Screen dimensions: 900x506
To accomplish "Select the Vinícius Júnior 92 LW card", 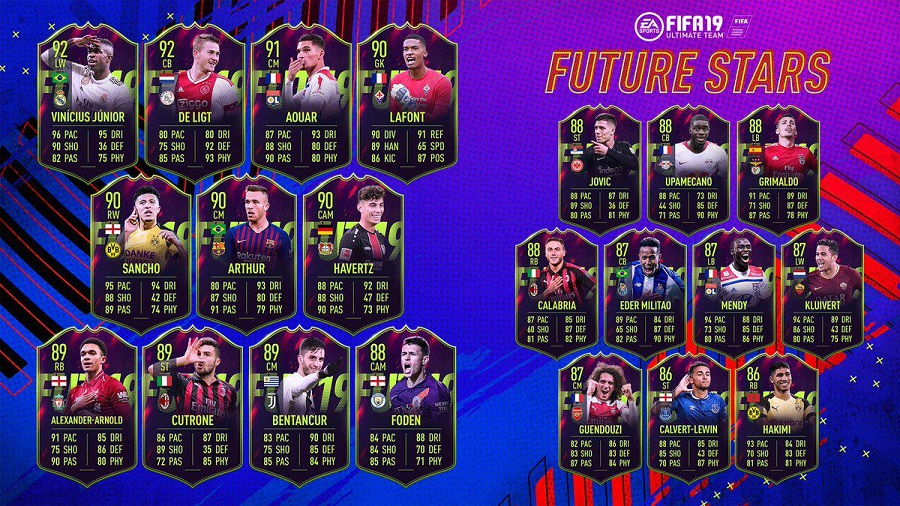I will click(88, 95).
